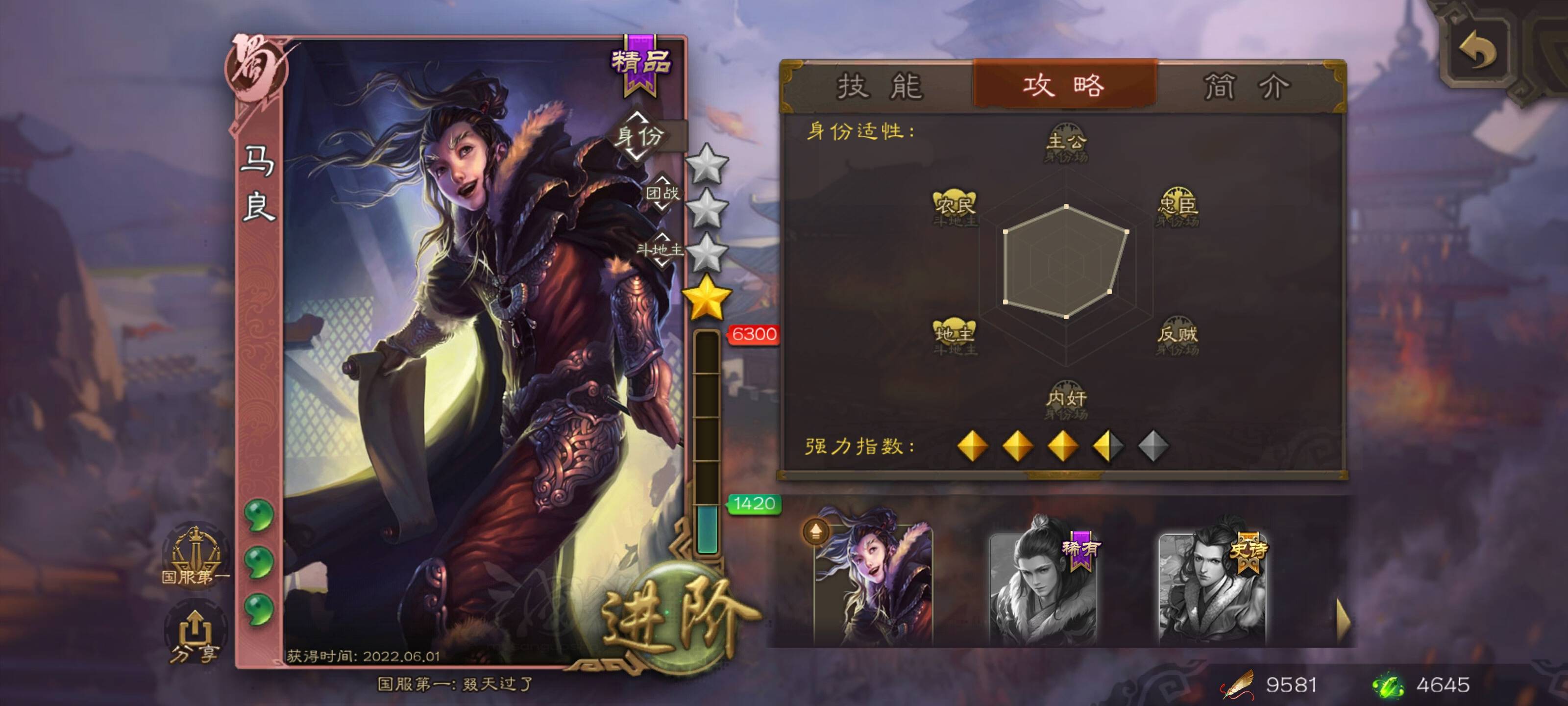Choose the 团战 mode selector
Viewport: 1568px width, 706px height.
point(662,193)
